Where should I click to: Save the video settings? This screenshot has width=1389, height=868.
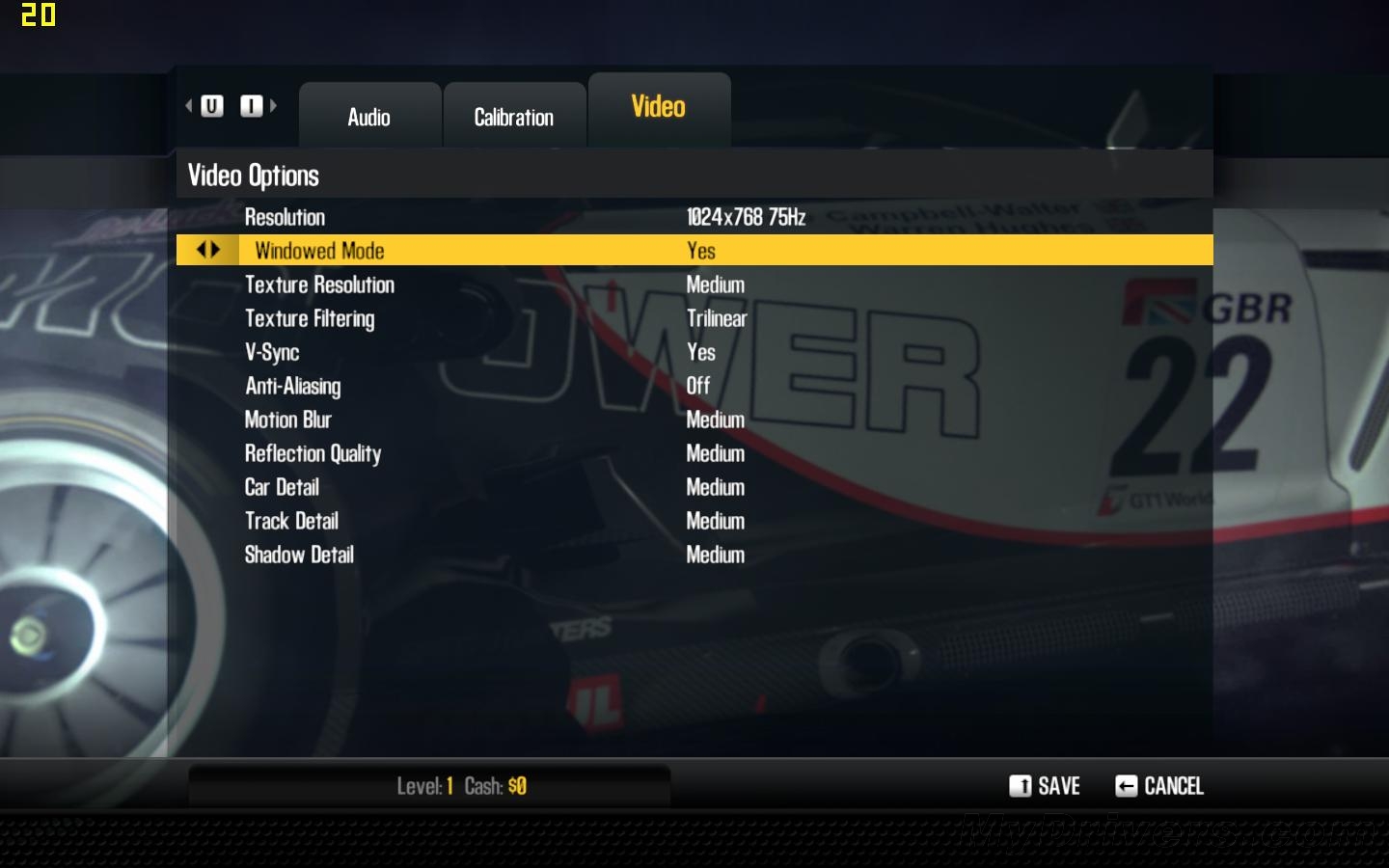pos(1045,786)
